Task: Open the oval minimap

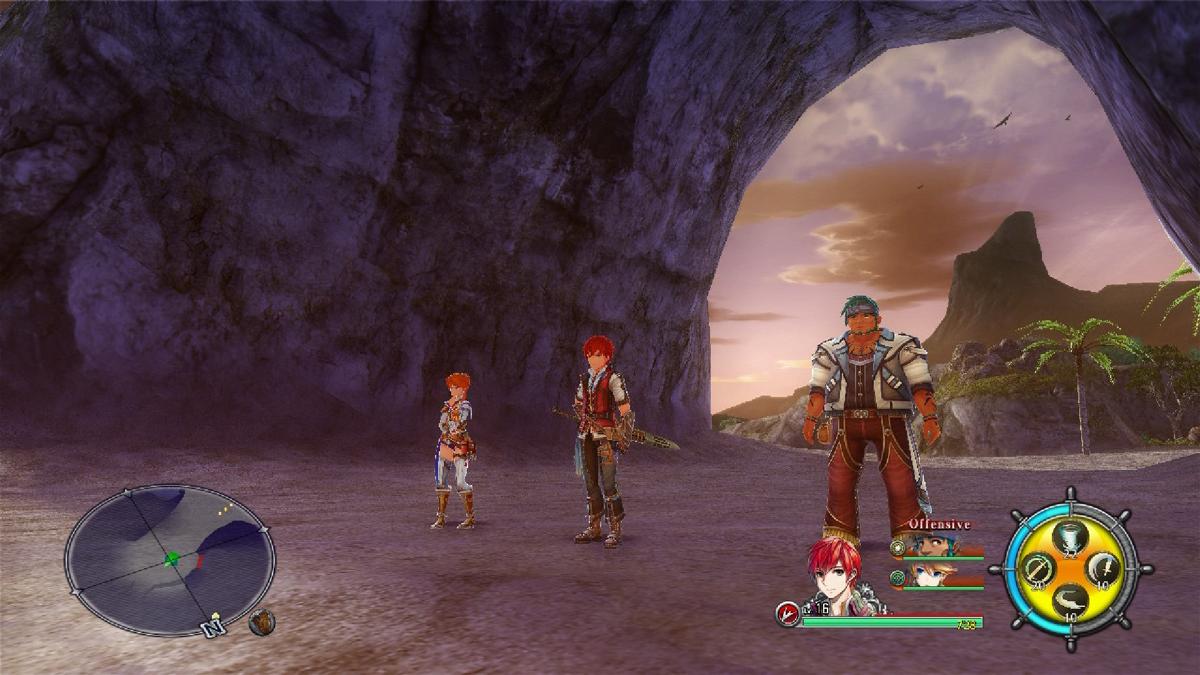Action: (170, 560)
